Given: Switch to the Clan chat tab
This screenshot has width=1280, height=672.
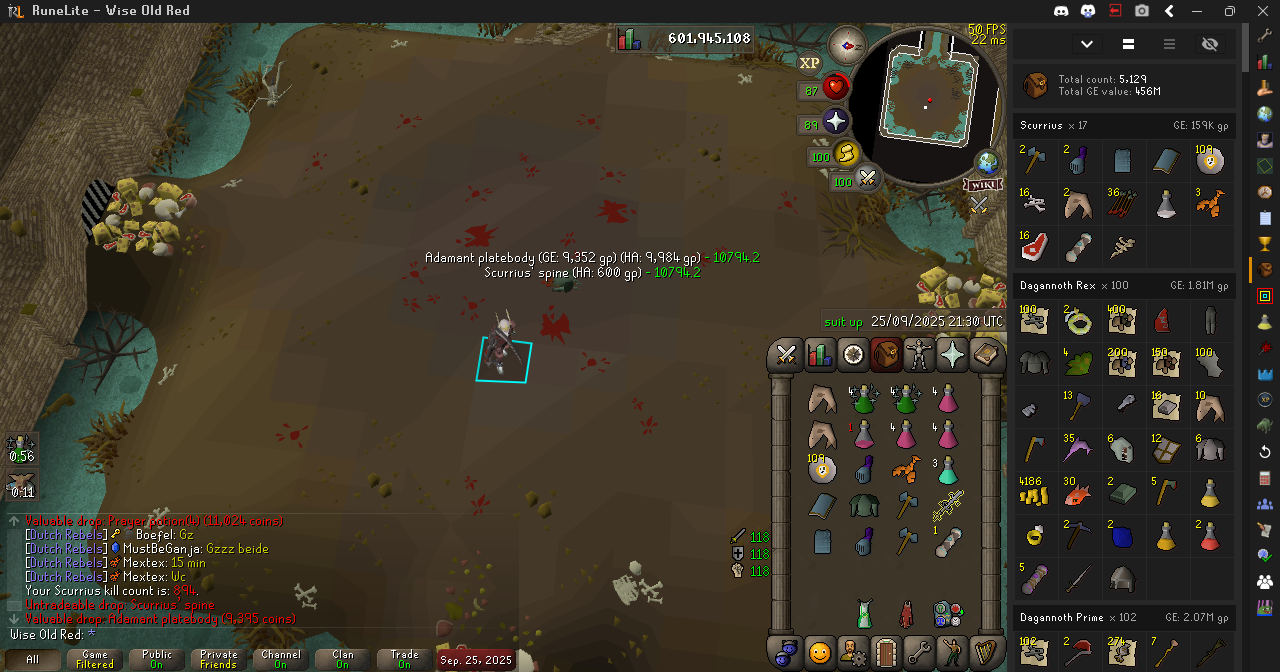Looking at the screenshot, I should pyautogui.click(x=342, y=660).
